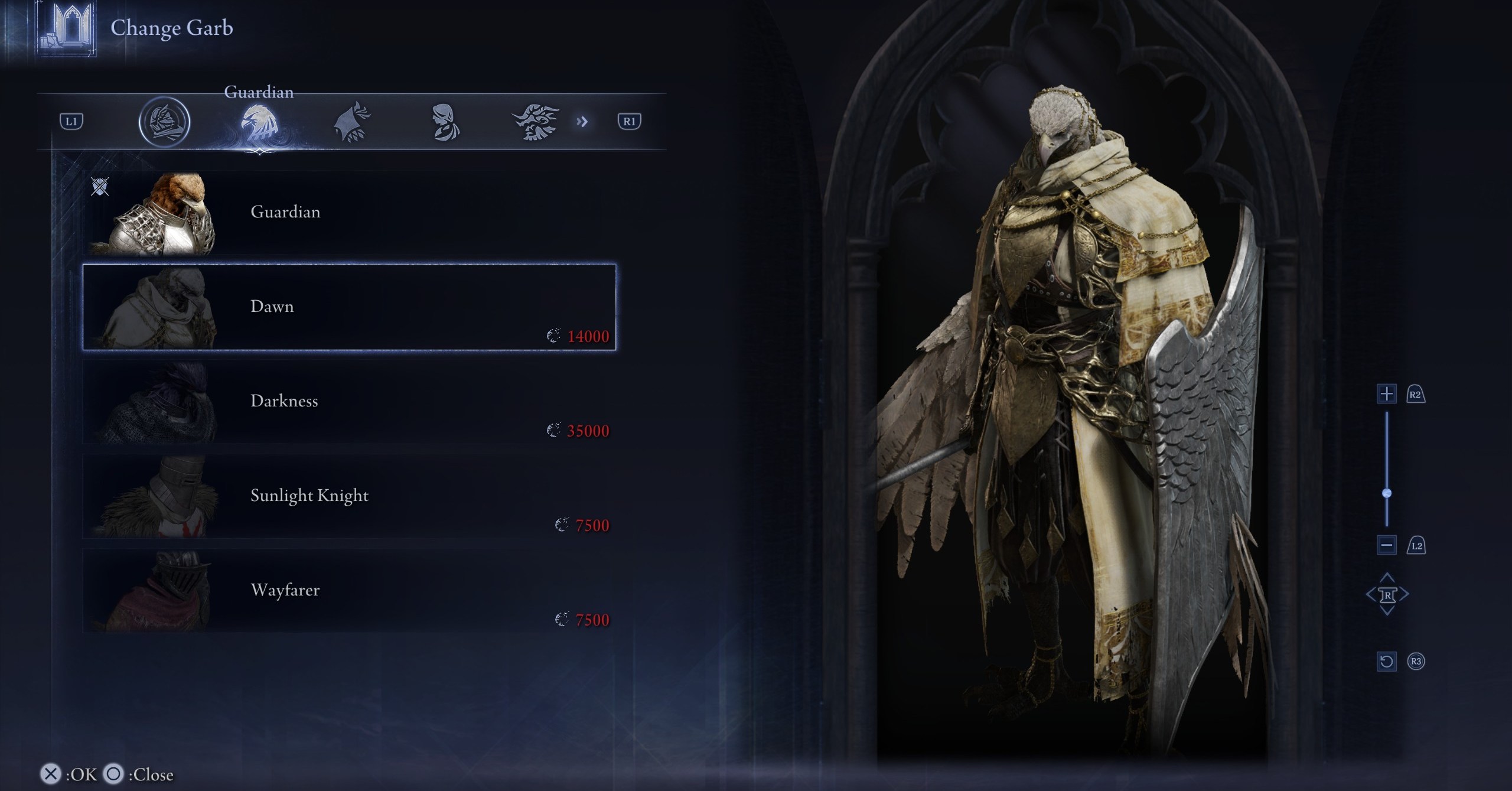Switch to the helmeted knight character tab

[164, 122]
